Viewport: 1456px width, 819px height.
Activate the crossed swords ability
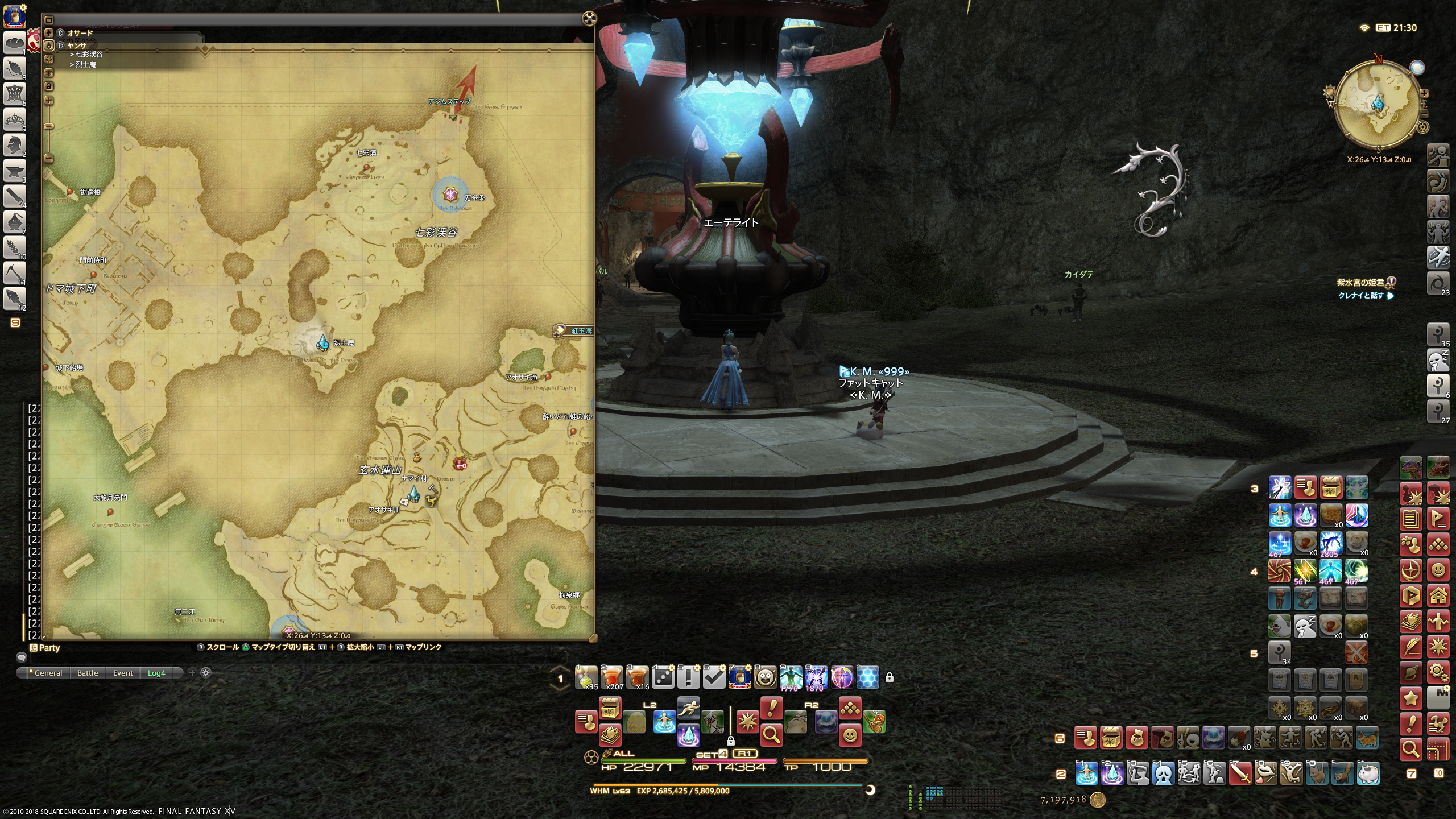pyautogui.click(x=1356, y=652)
